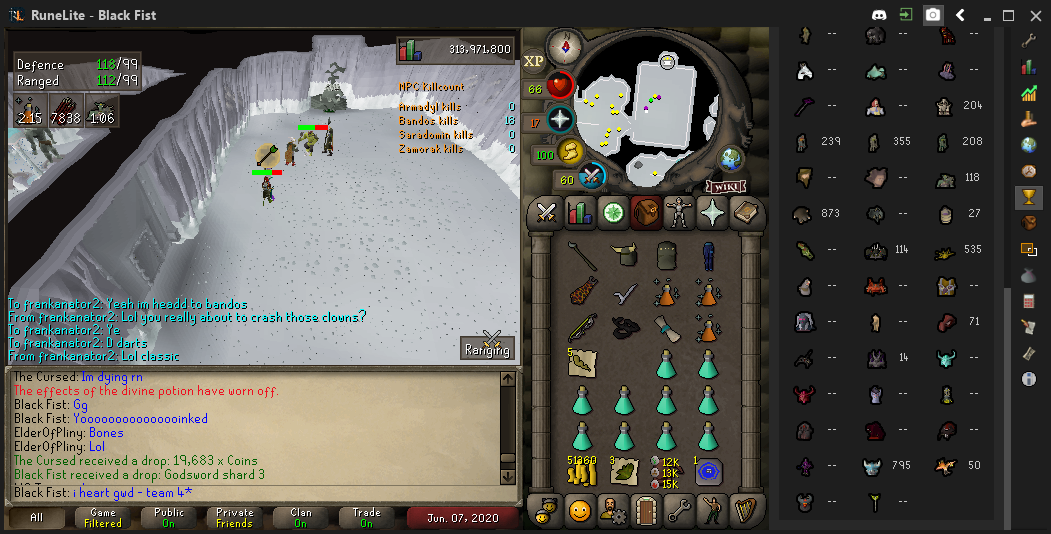Select the All chat filter
The height and width of the screenshot is (534, 1051).
tap(36, 518)
